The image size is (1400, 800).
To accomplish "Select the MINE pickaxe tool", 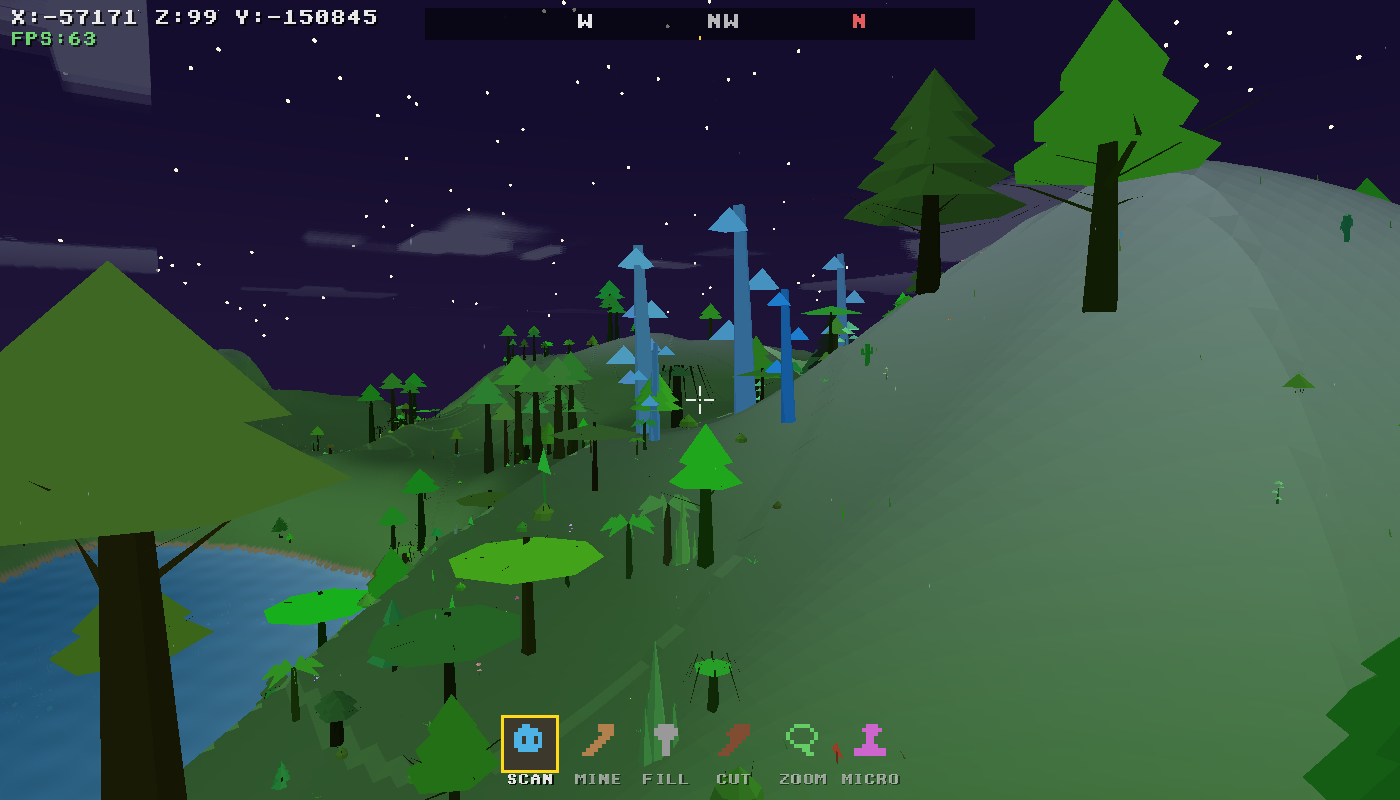I will [x=597, y=740].
